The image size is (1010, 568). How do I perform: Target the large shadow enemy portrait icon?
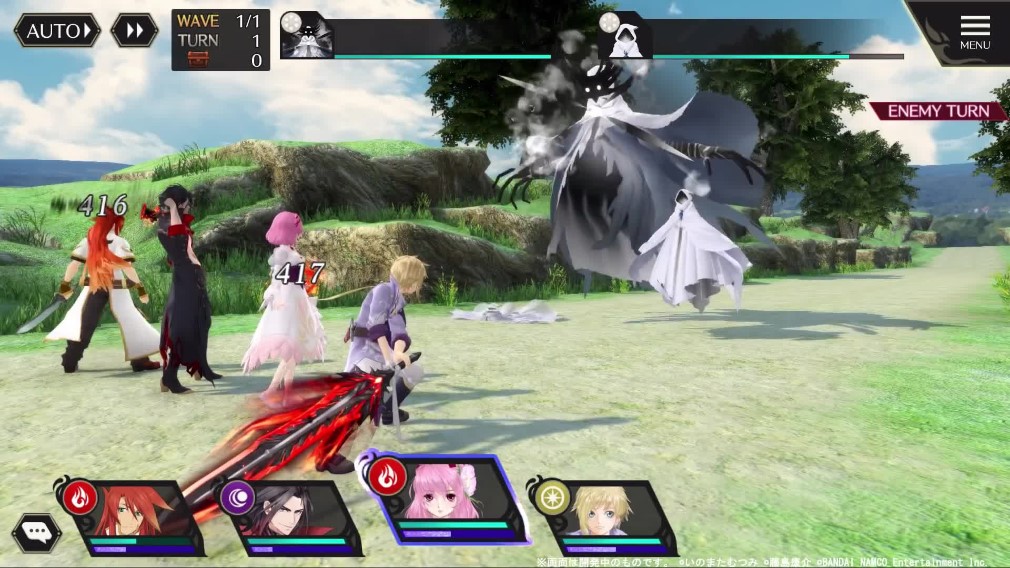pyautogui.click(x=307, y=37)
